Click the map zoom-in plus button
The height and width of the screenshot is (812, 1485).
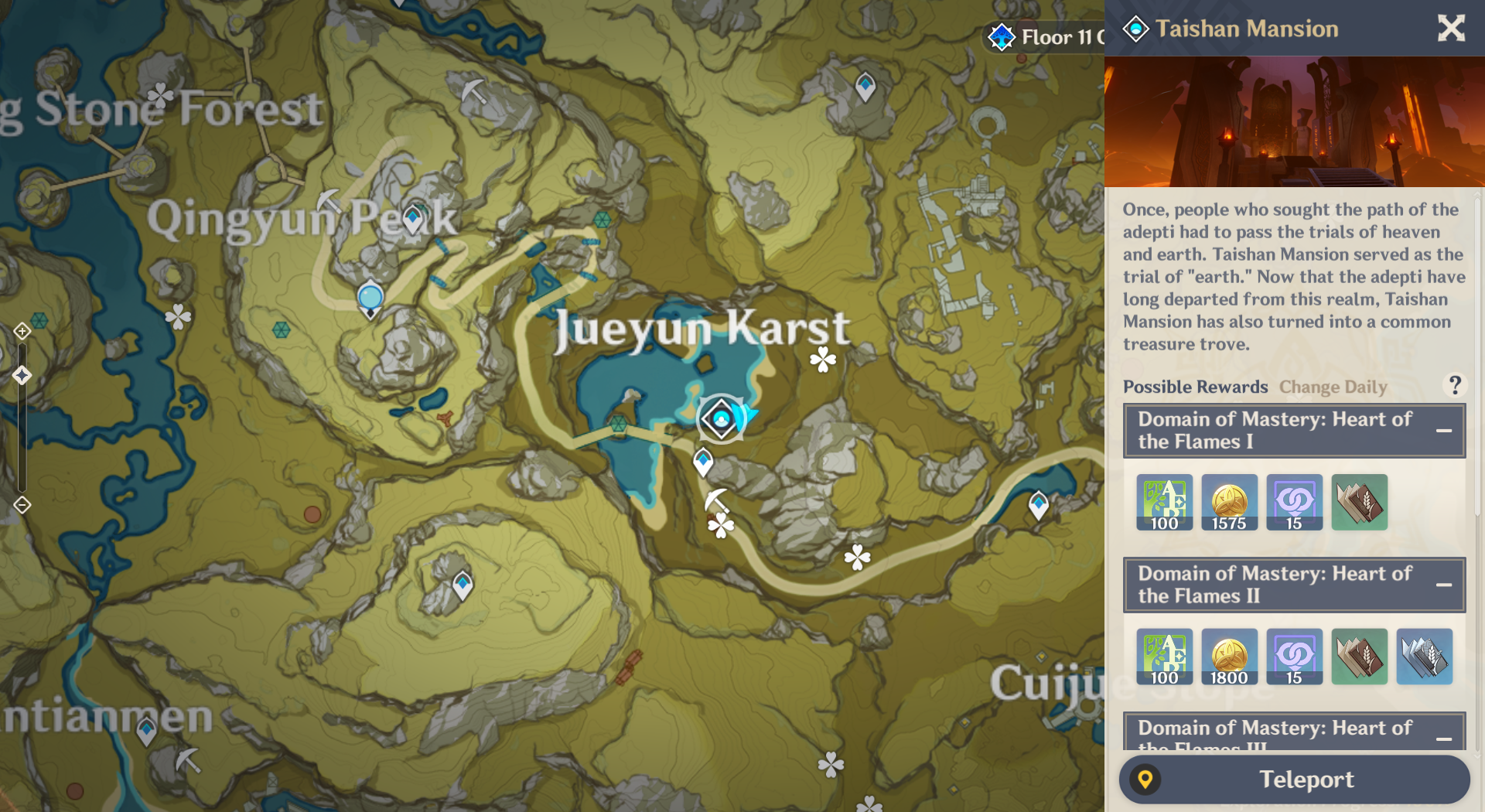click(22, 332)
